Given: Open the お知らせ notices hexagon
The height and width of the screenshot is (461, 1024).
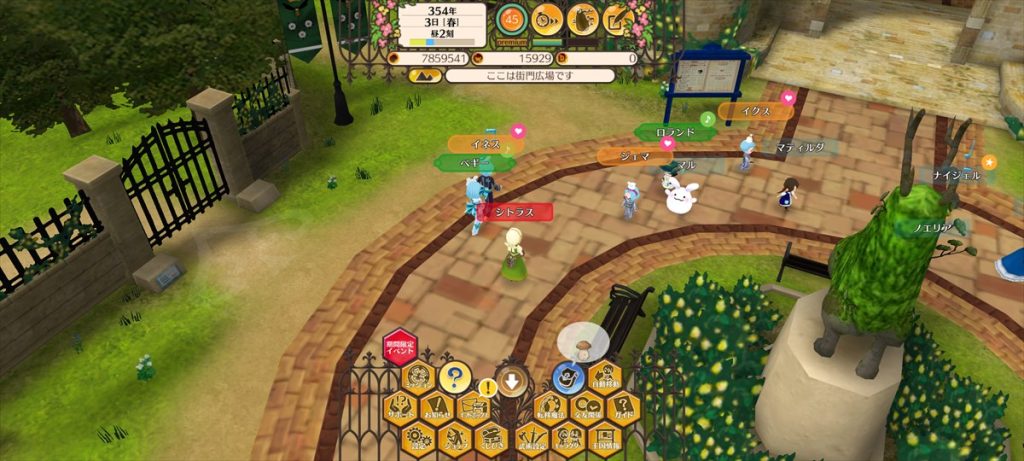Looking at the screenshot, I should pos(437,408).
